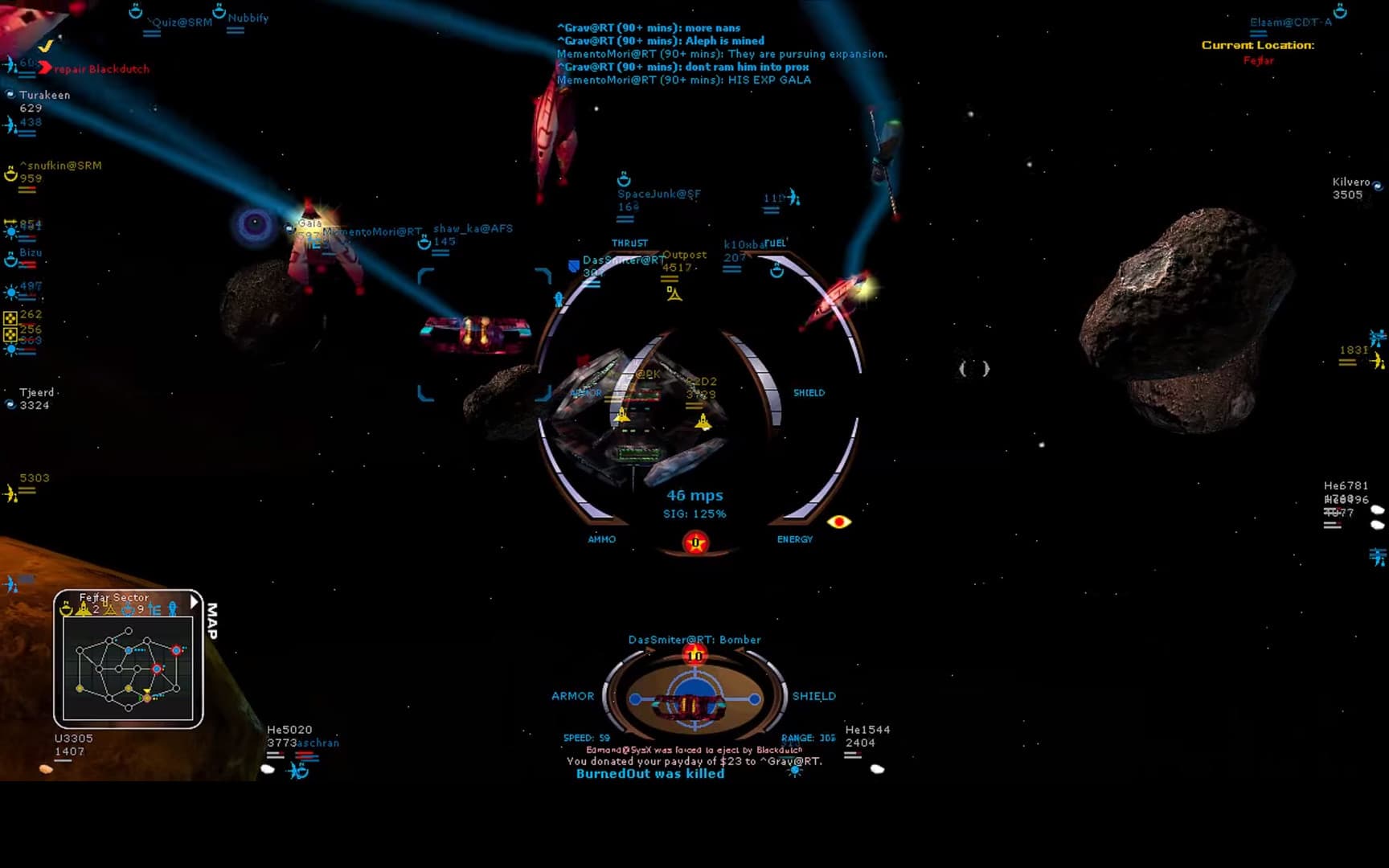Select the yellow station icon on the minimap header
Viewport: 1389px width, 868px height.
[66, 609]
